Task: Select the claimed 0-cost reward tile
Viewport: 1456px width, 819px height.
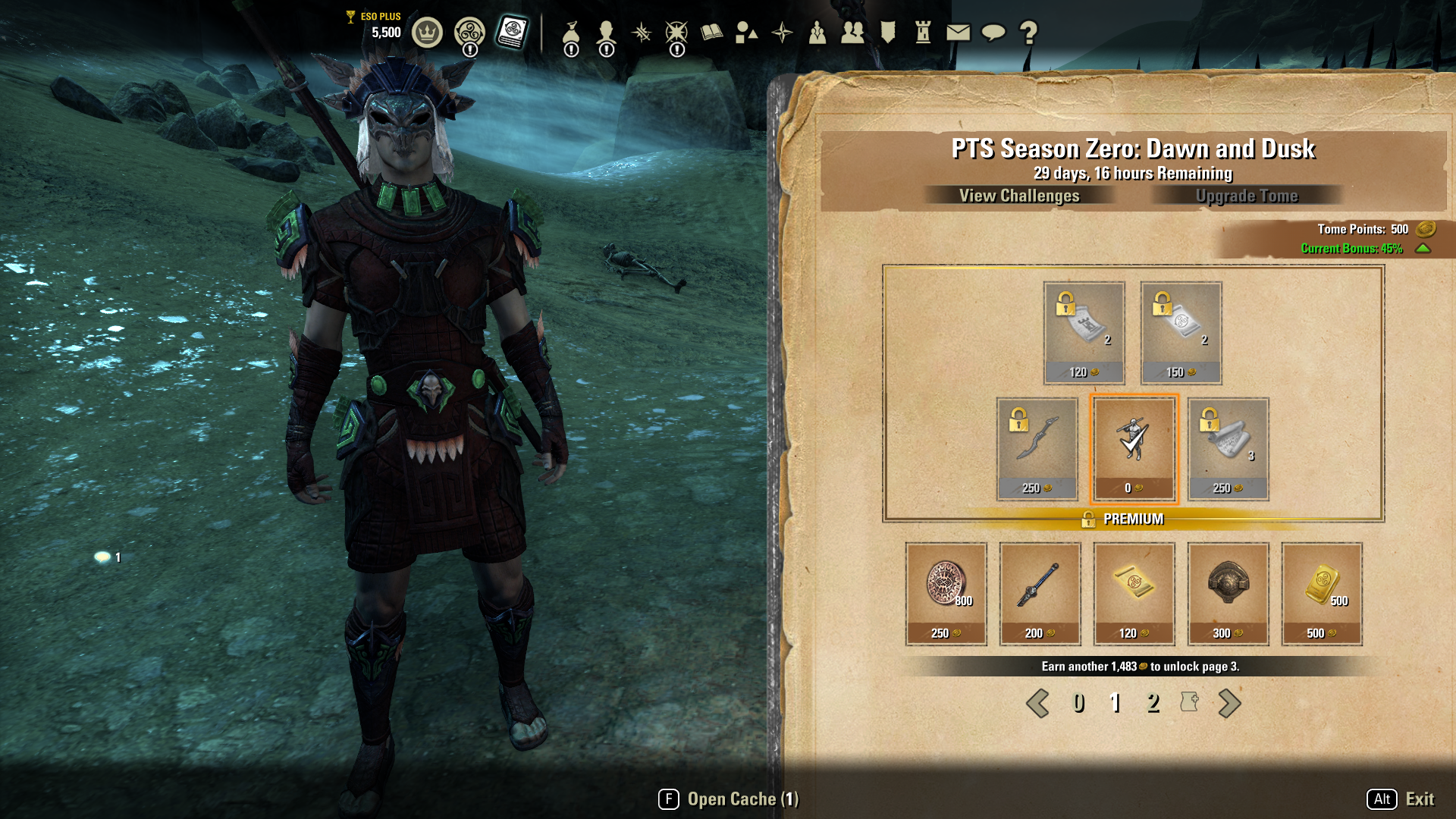Action: pos(1134,448)
